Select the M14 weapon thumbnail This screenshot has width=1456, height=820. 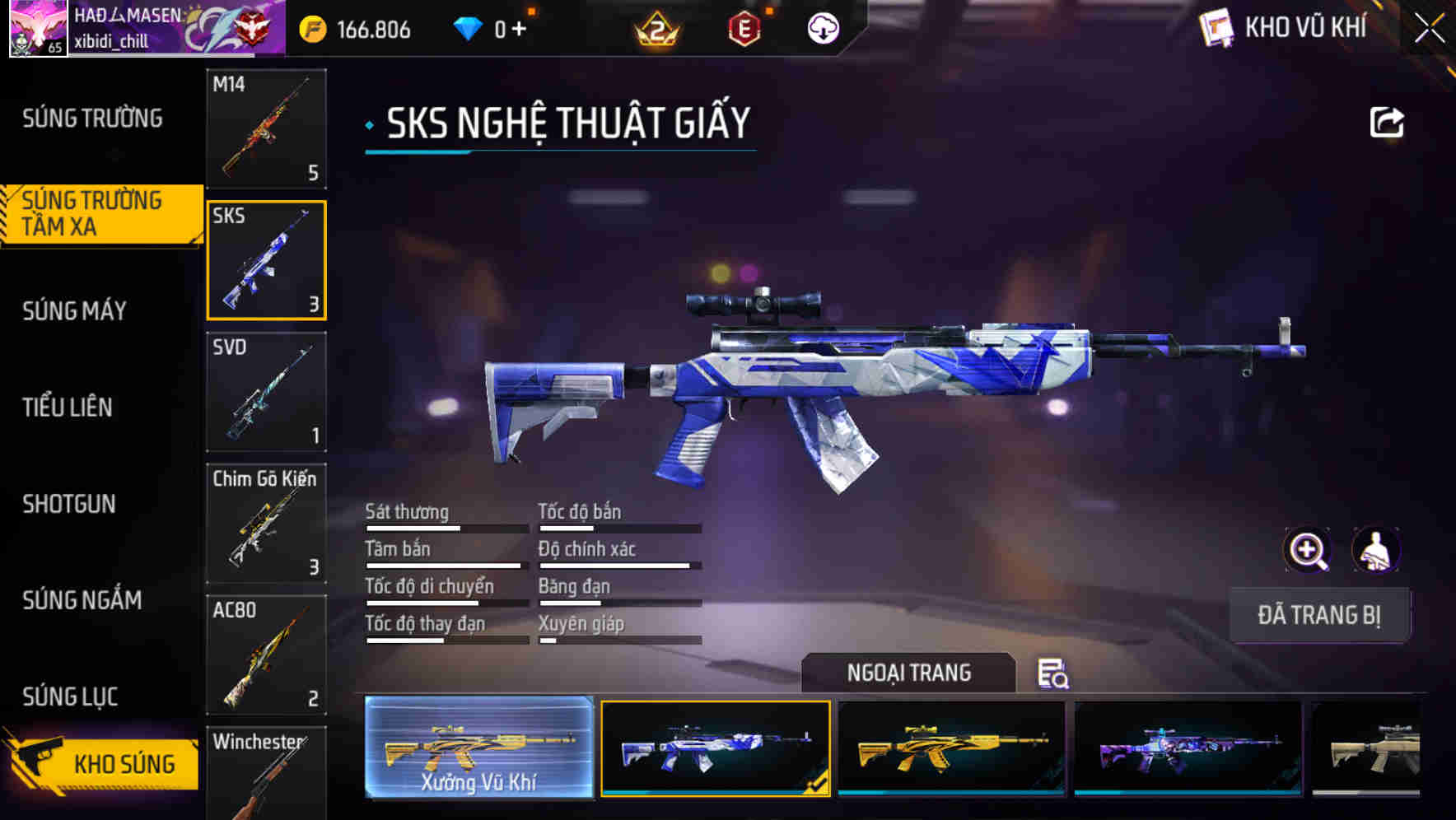pos(266,129)
